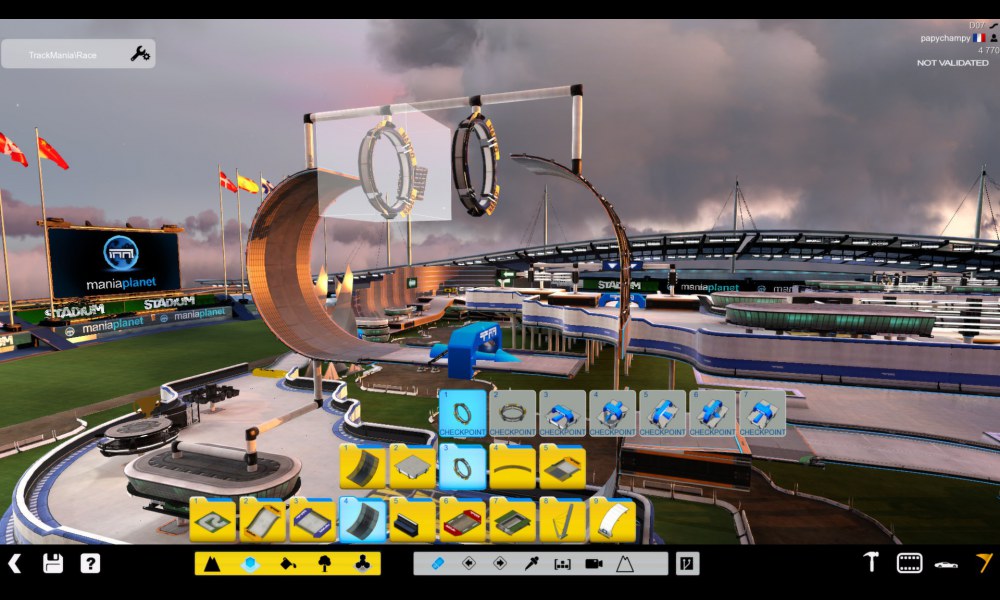Image resolution: width=1000 pixels, height=600 pixels.
Task: Open the film strip replay editor
Action: click(x=909, y=563)
